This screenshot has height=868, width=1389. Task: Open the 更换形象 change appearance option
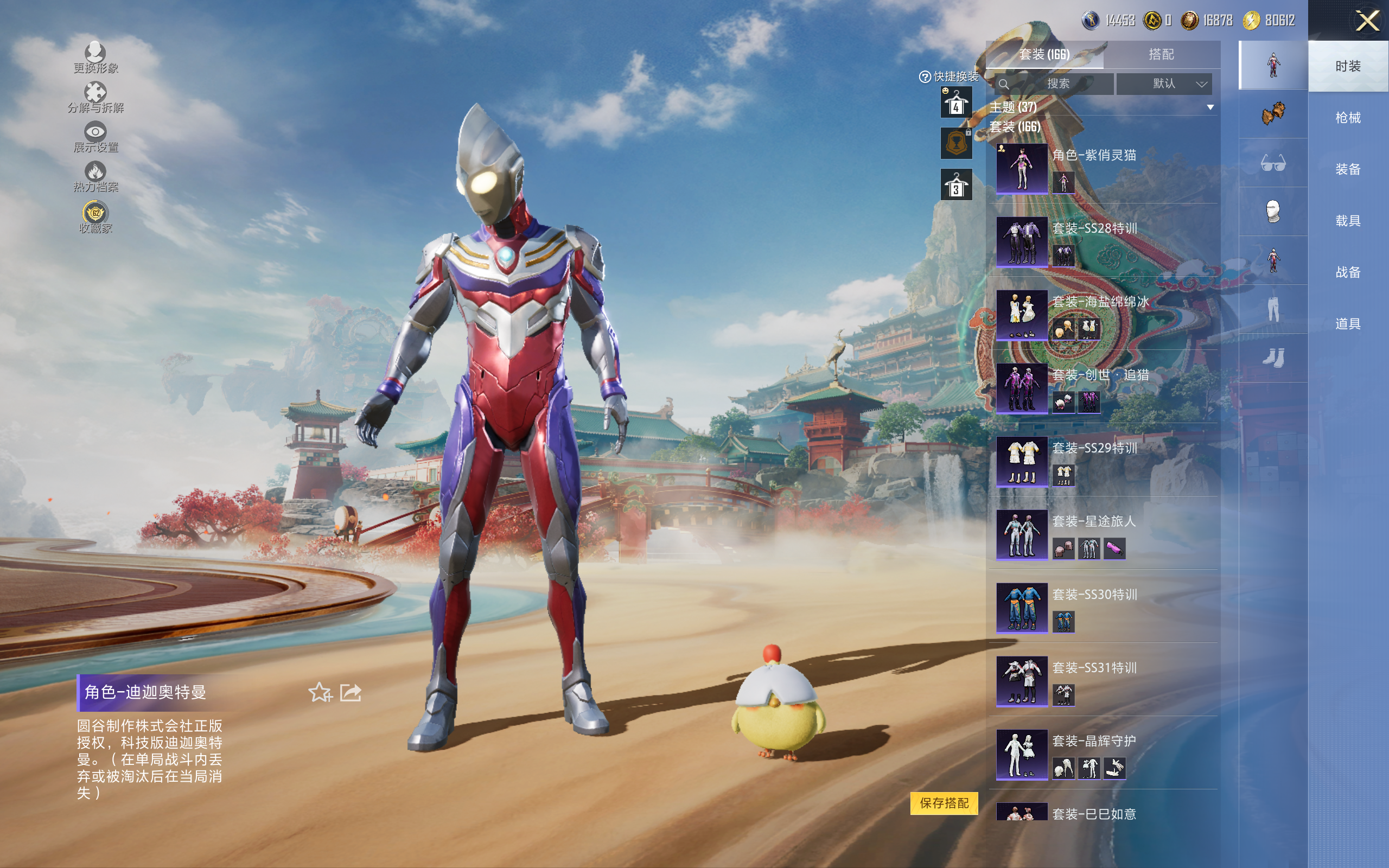click(x=95, y=58)
